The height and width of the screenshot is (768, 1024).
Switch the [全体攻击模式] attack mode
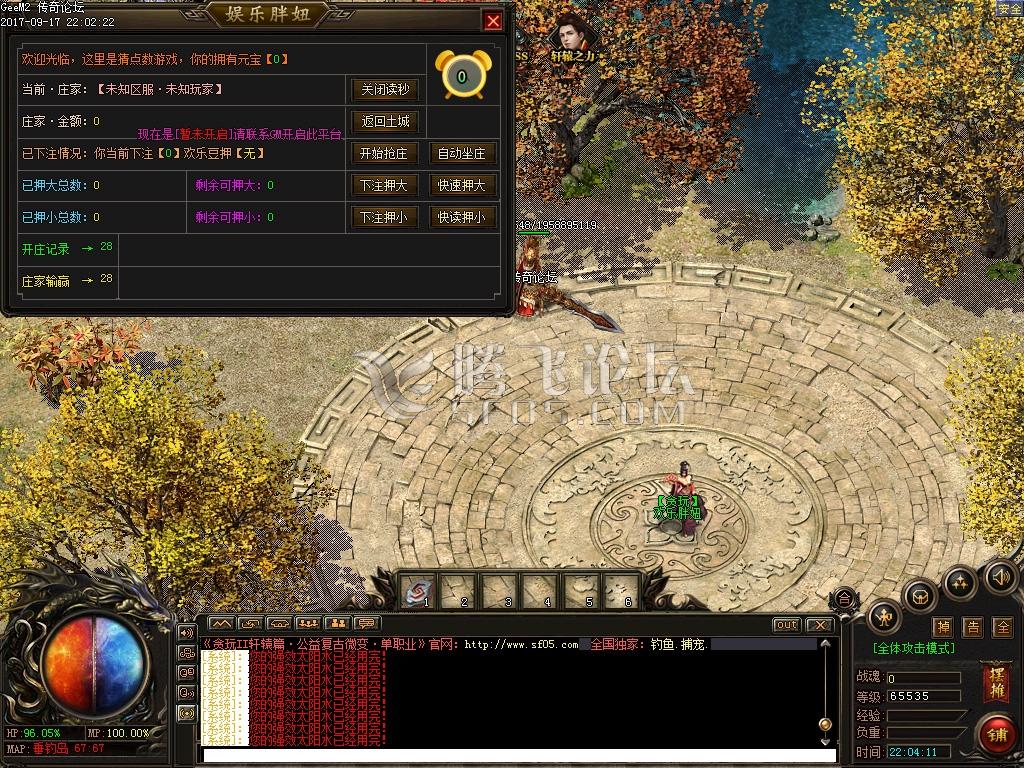913,648
